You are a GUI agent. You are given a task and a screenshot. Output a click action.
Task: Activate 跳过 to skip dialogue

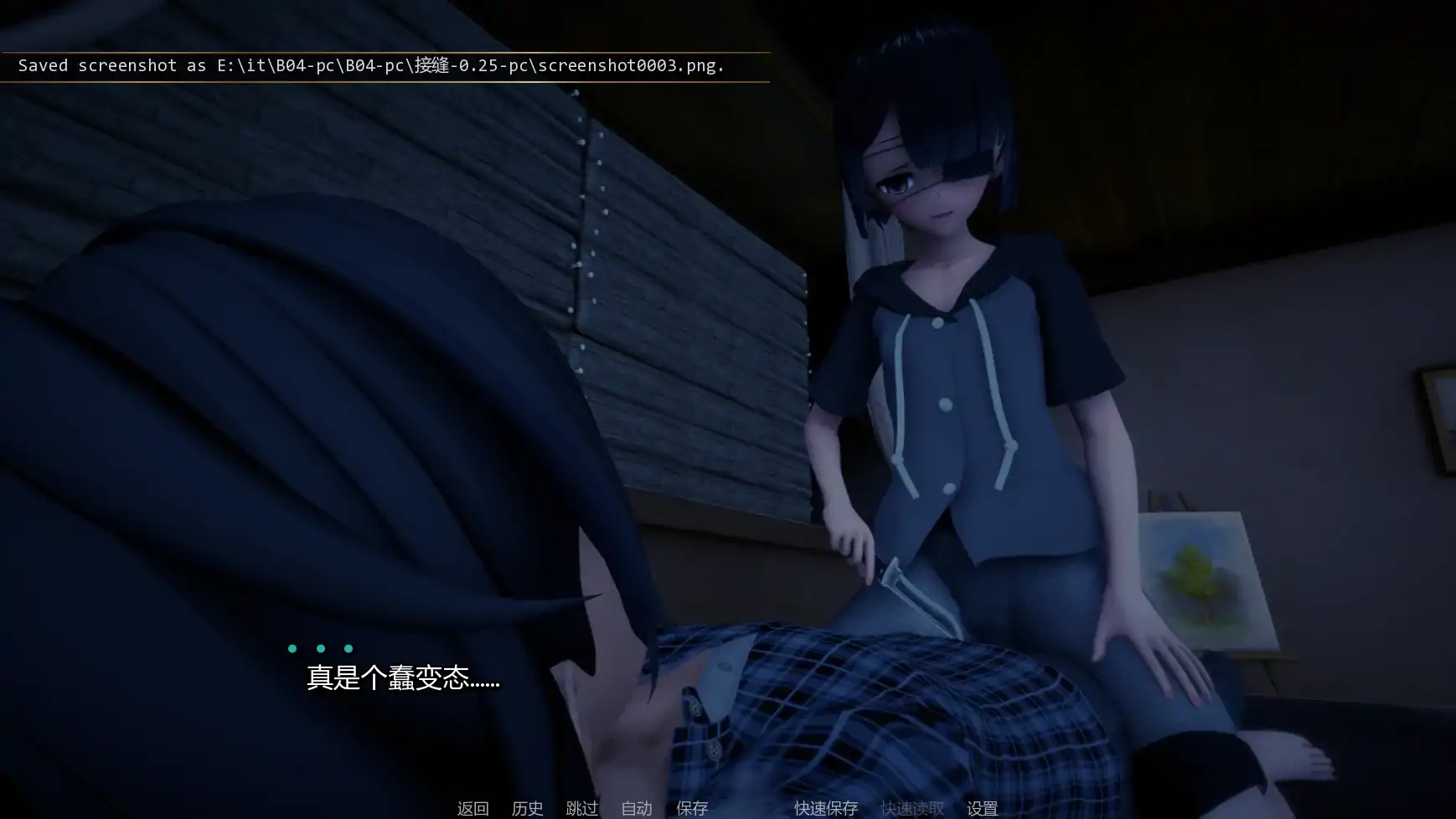pos(583,808)
